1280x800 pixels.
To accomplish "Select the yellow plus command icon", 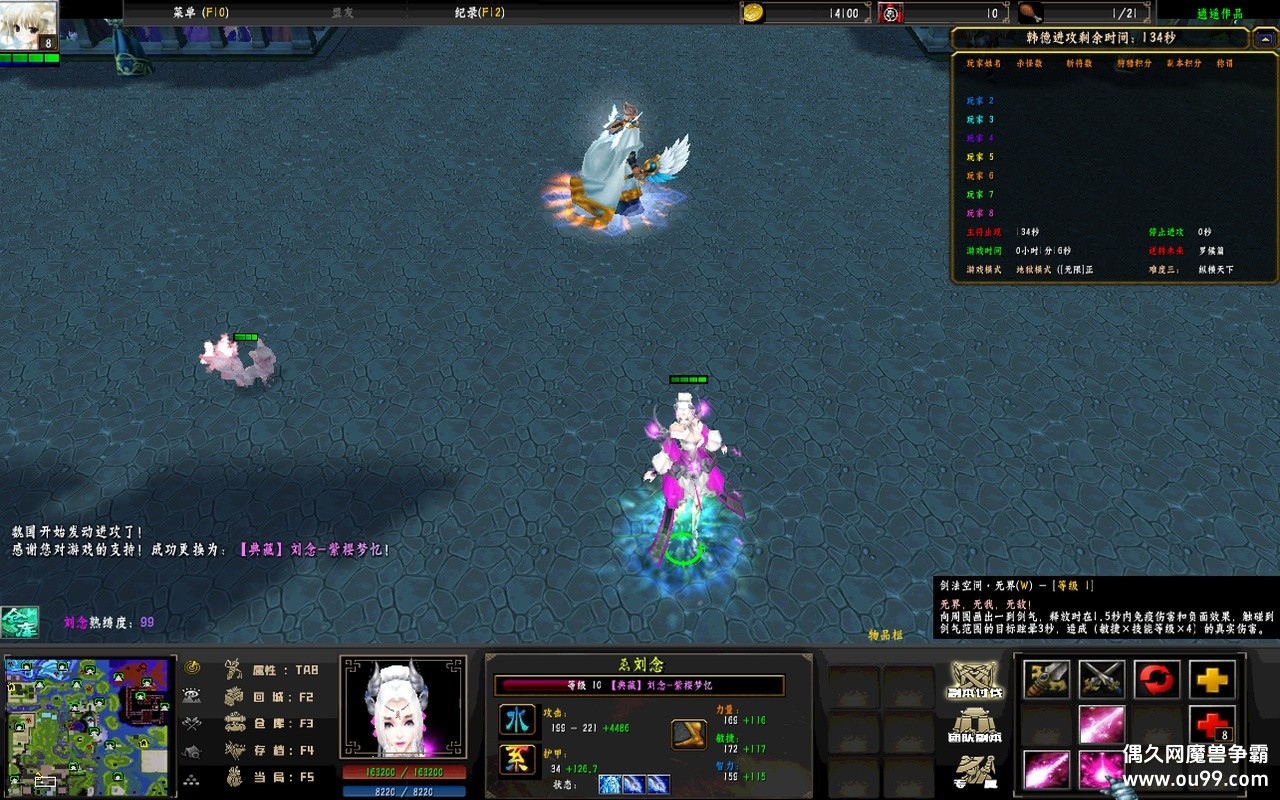I will tap(1212, 680).
